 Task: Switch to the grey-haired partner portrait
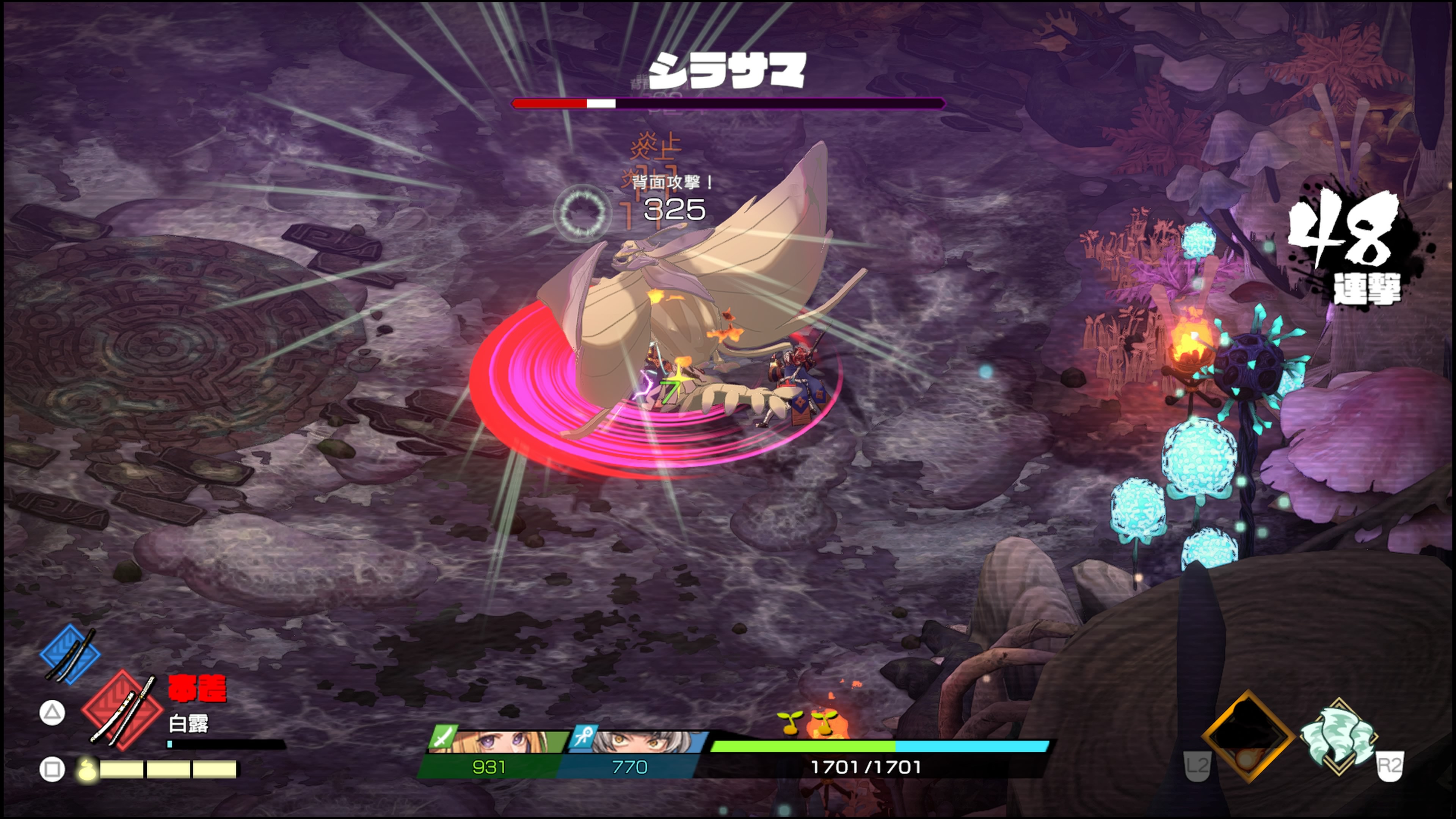(x=639, y=741)
